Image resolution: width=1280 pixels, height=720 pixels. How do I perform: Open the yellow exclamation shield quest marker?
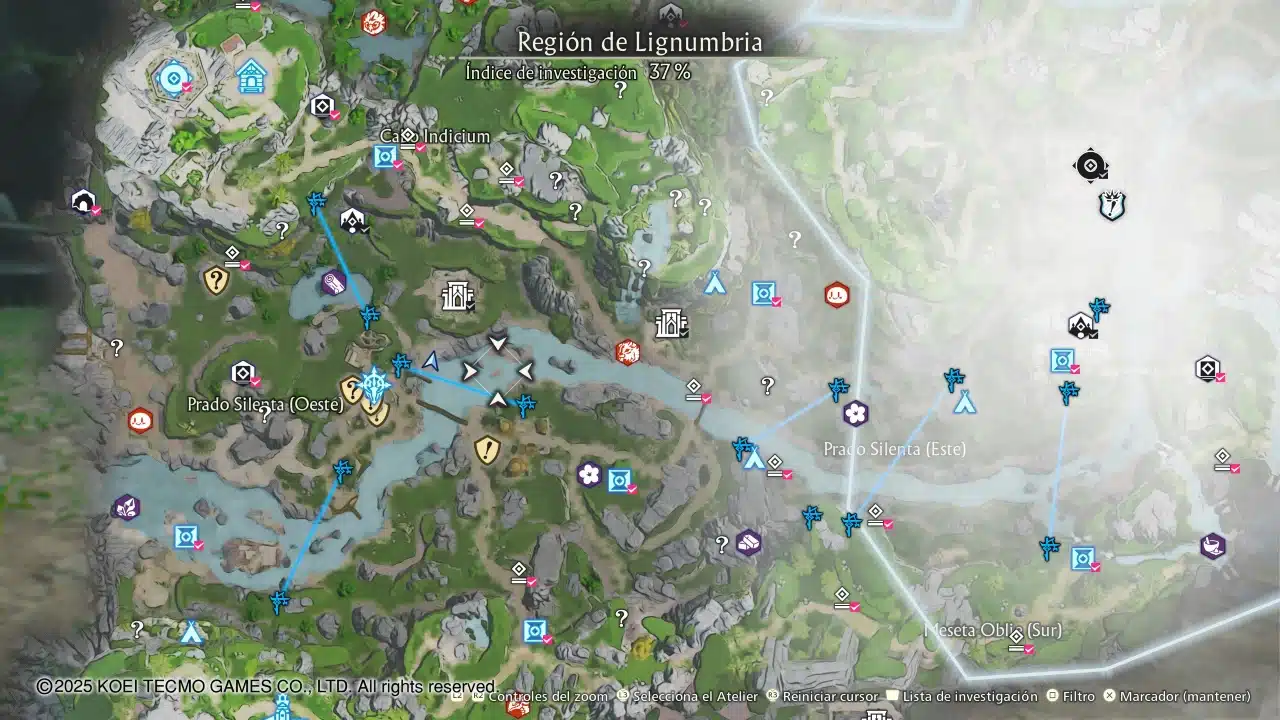(487, 449)
